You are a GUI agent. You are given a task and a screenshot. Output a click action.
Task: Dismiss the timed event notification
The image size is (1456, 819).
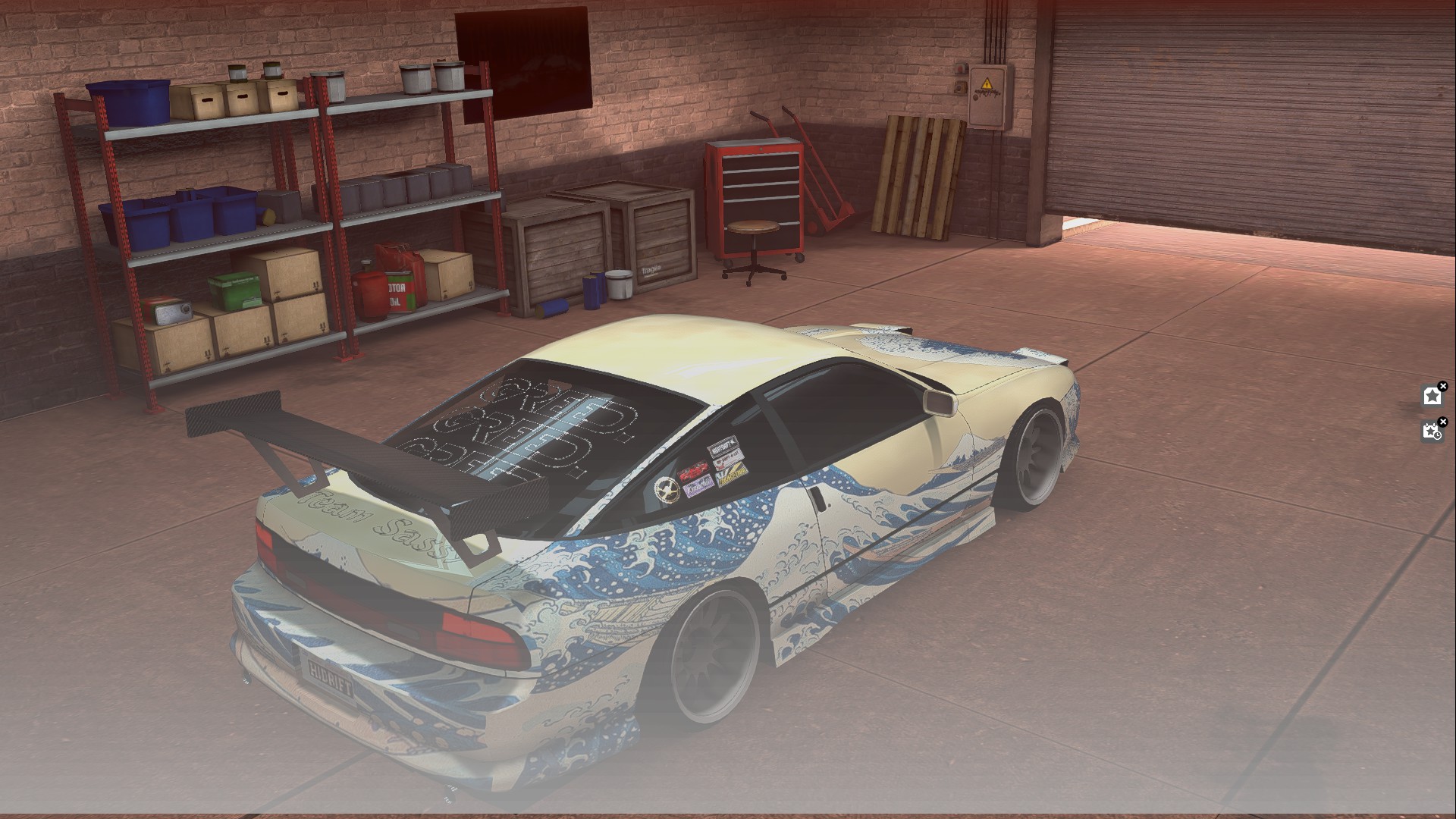[1443, 422]
